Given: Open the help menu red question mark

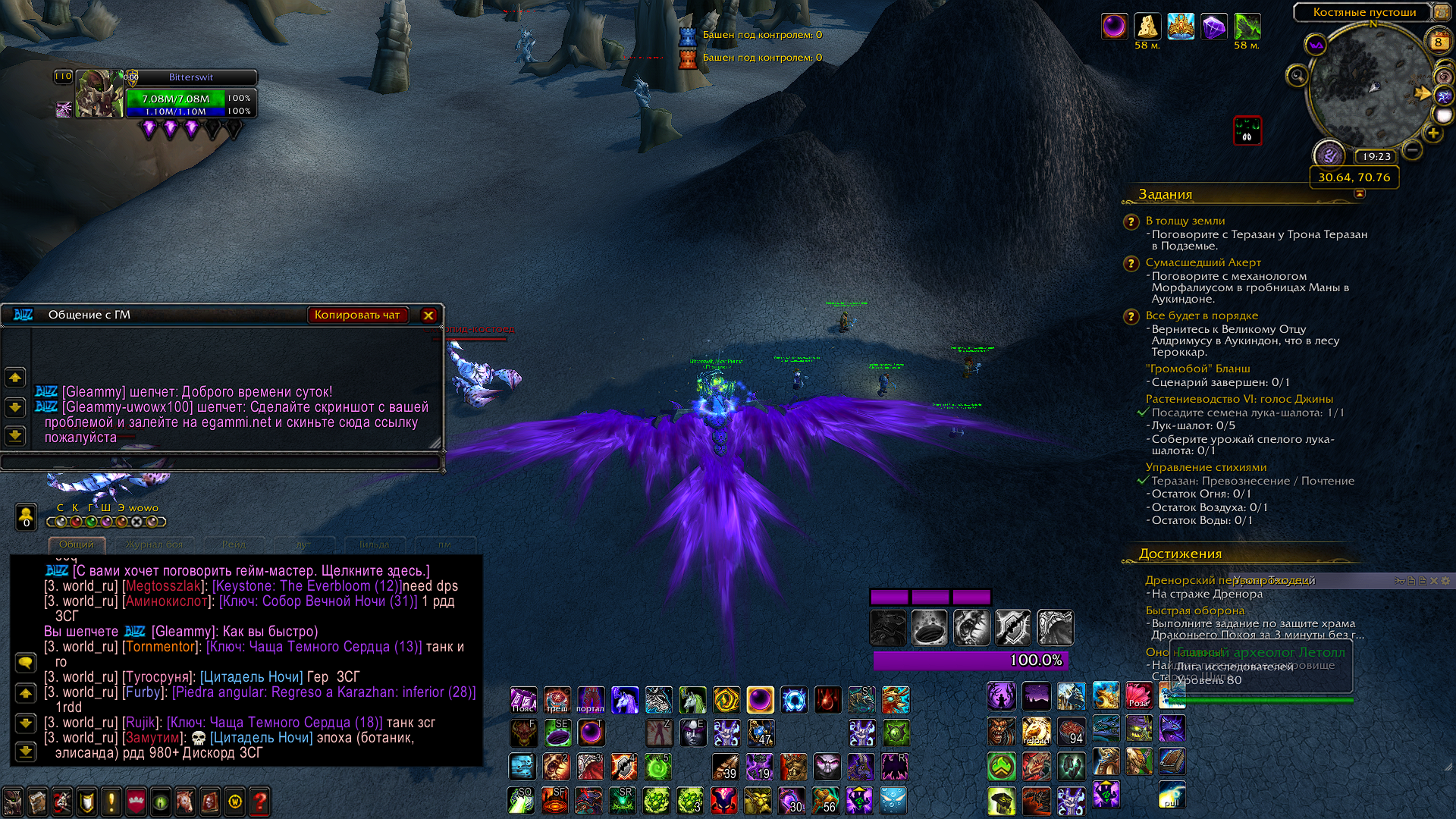Looking at the screenshot, I should click(259, 802).
